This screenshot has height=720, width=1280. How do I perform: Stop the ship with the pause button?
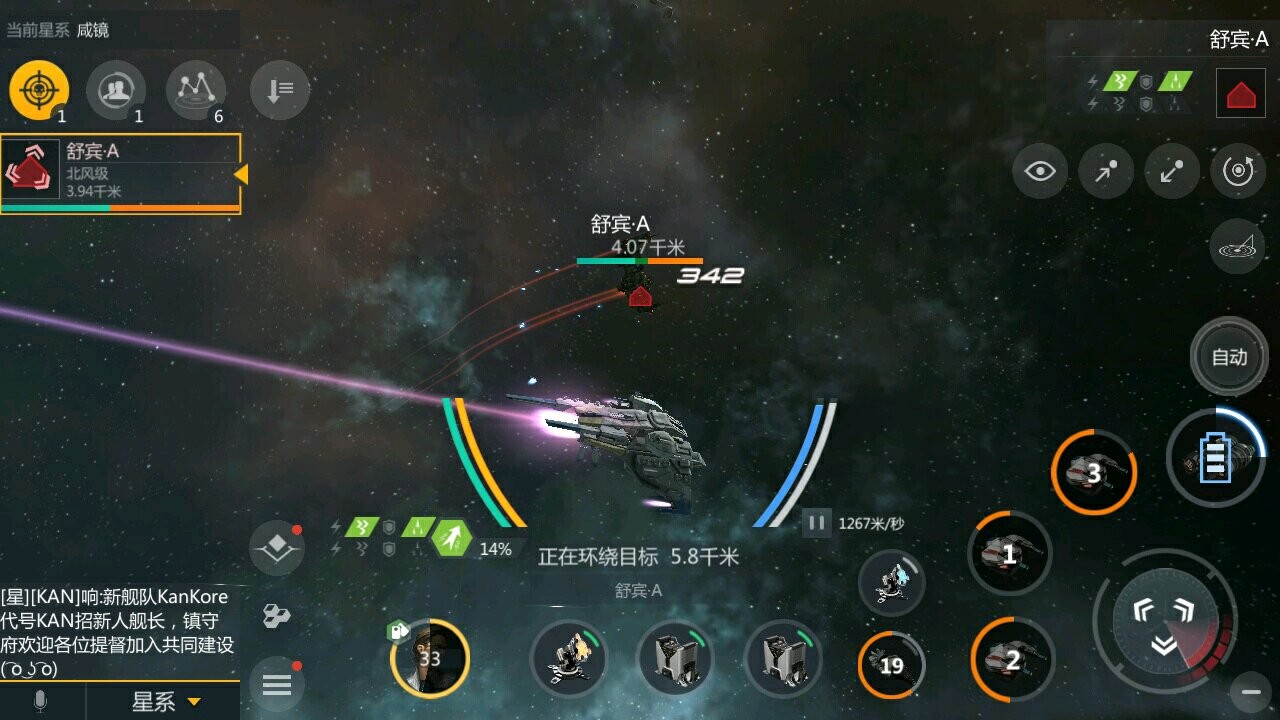pos(817,522)
